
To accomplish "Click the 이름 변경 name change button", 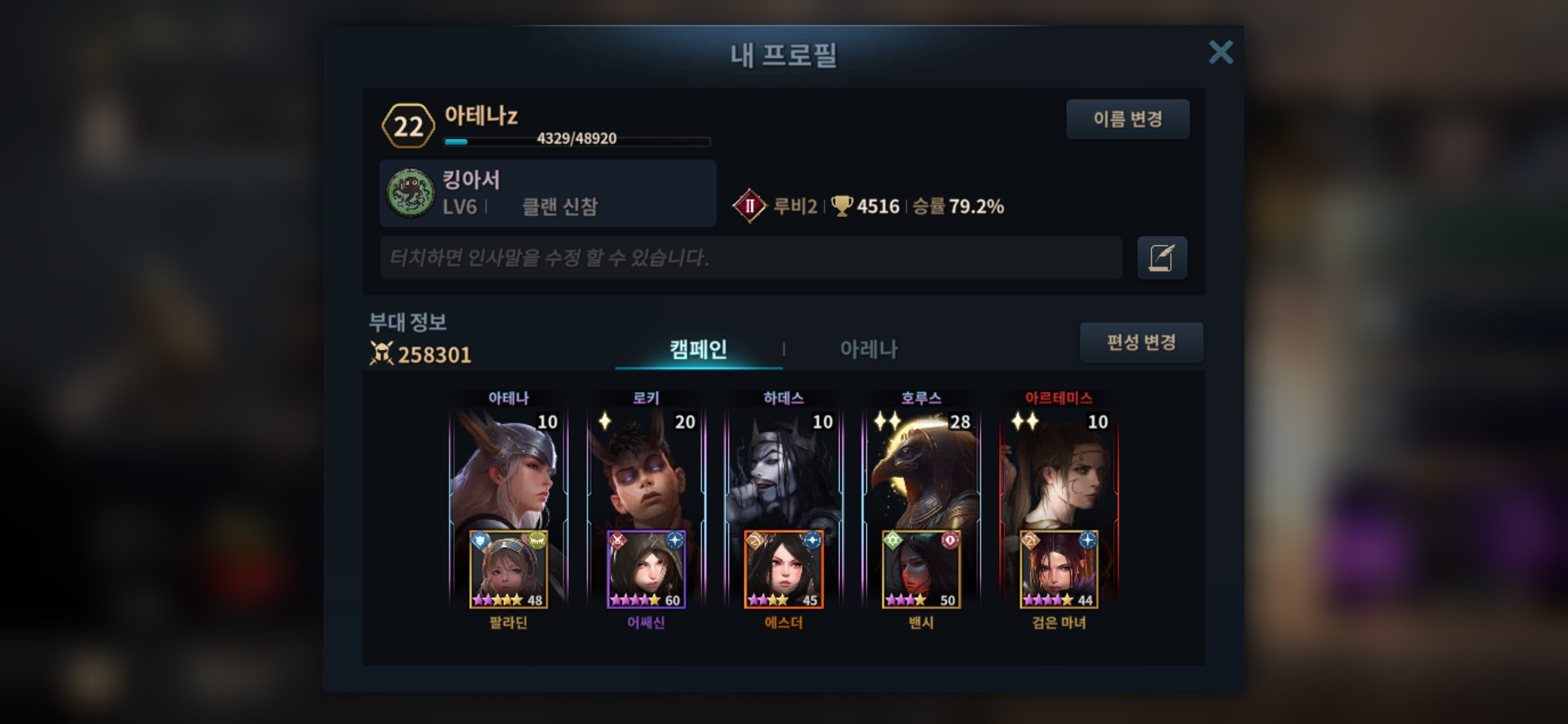I will pyautogui.click(x=1128, y=119).
